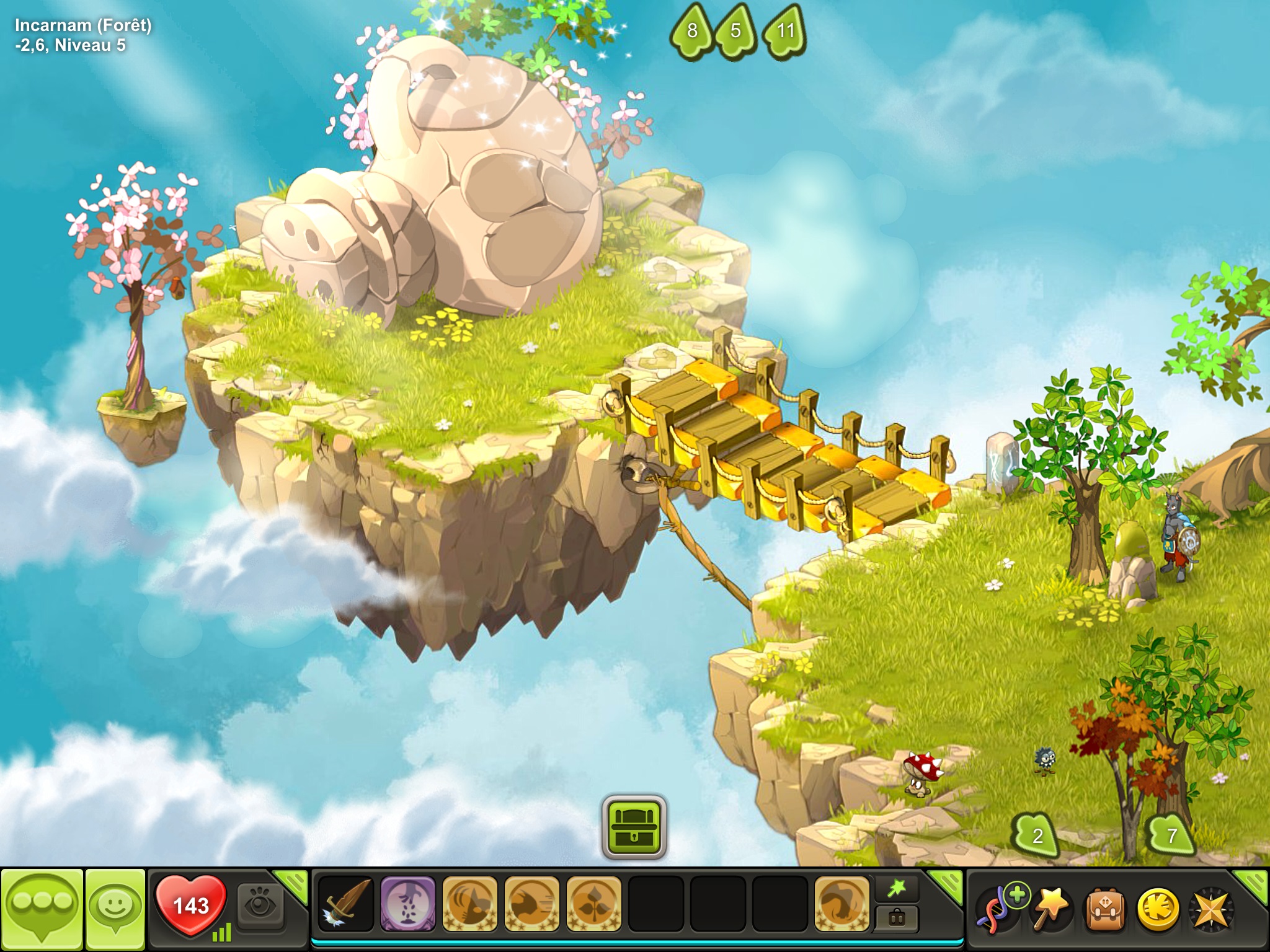
Task: Activate the orange clawed-paw spell in the last slot
Action: point(841,904)
